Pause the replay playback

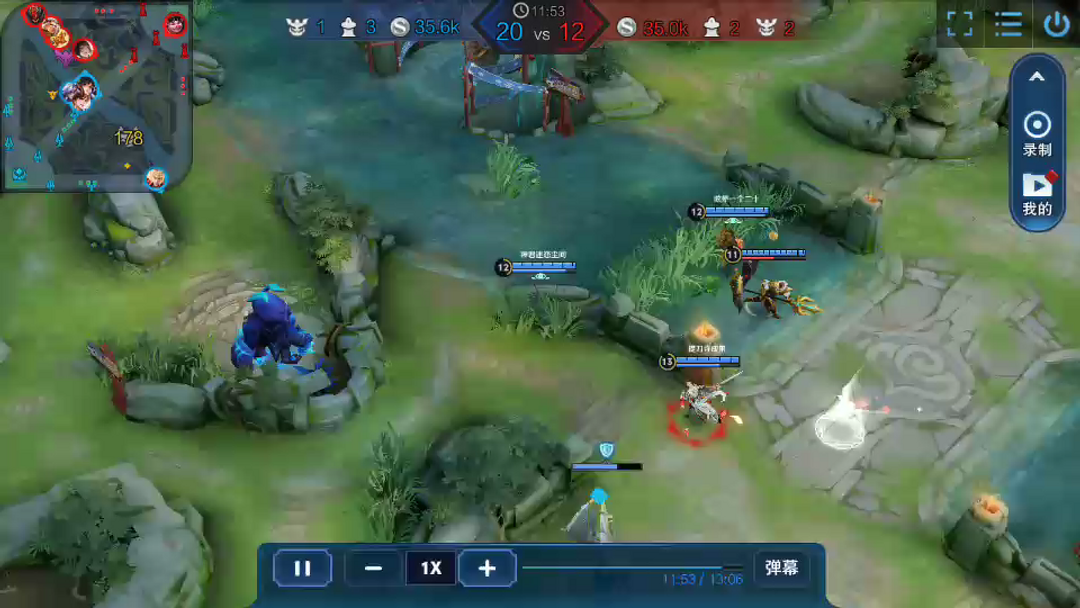pos(301,568)
